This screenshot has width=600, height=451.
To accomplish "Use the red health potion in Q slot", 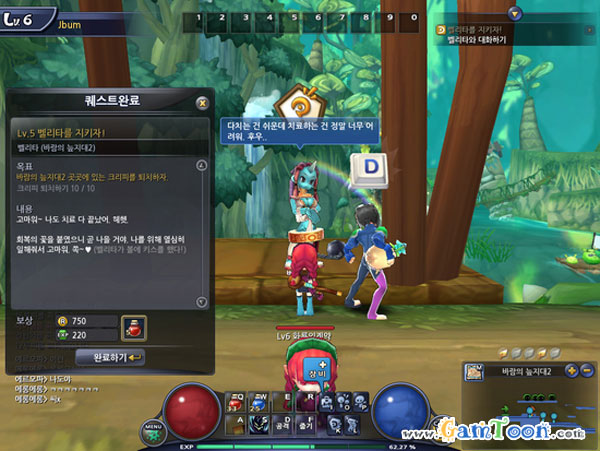I will click(x=237, y=401).
